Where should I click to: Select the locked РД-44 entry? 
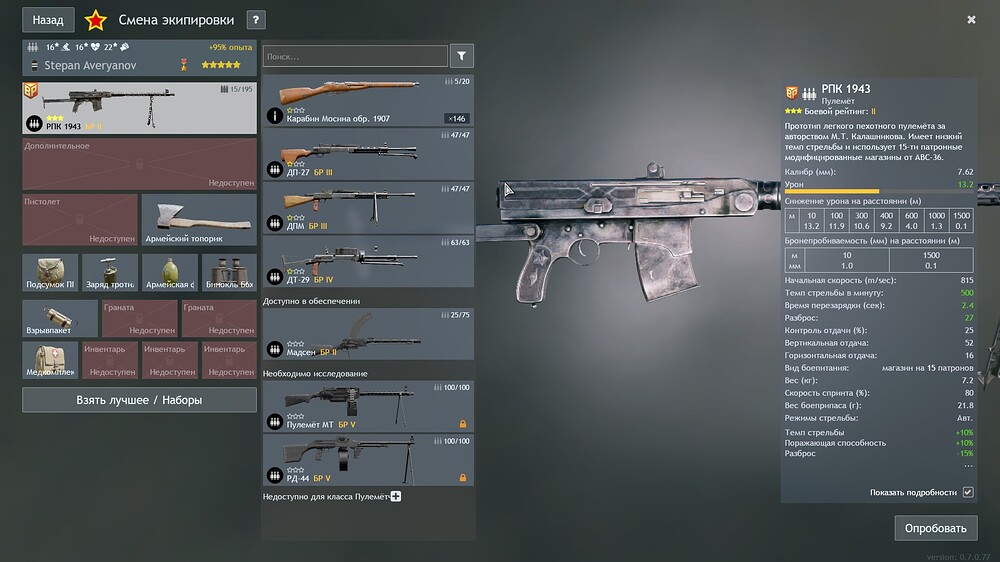(367, 460)
